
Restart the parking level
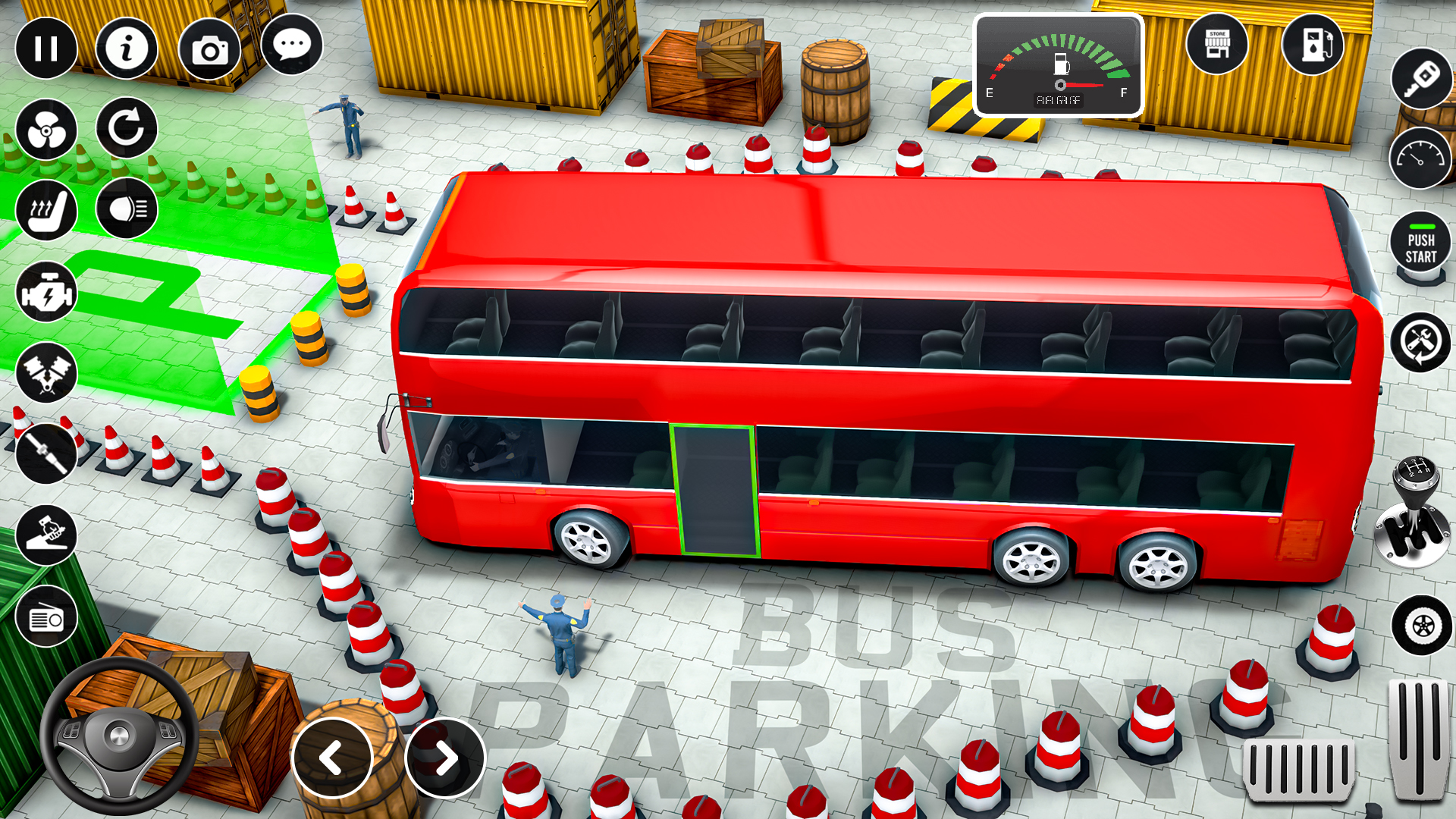pyautogui.click(x=129, y=129)
